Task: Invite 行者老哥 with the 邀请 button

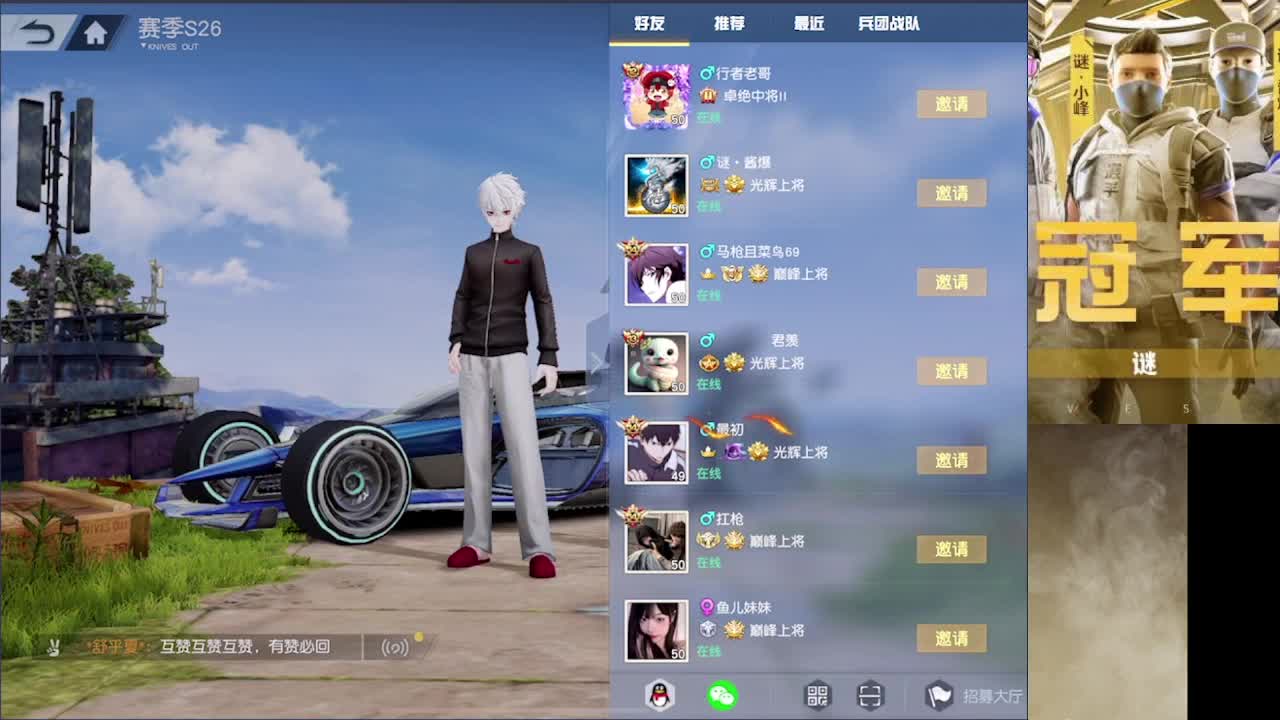Action: [951, 103]
